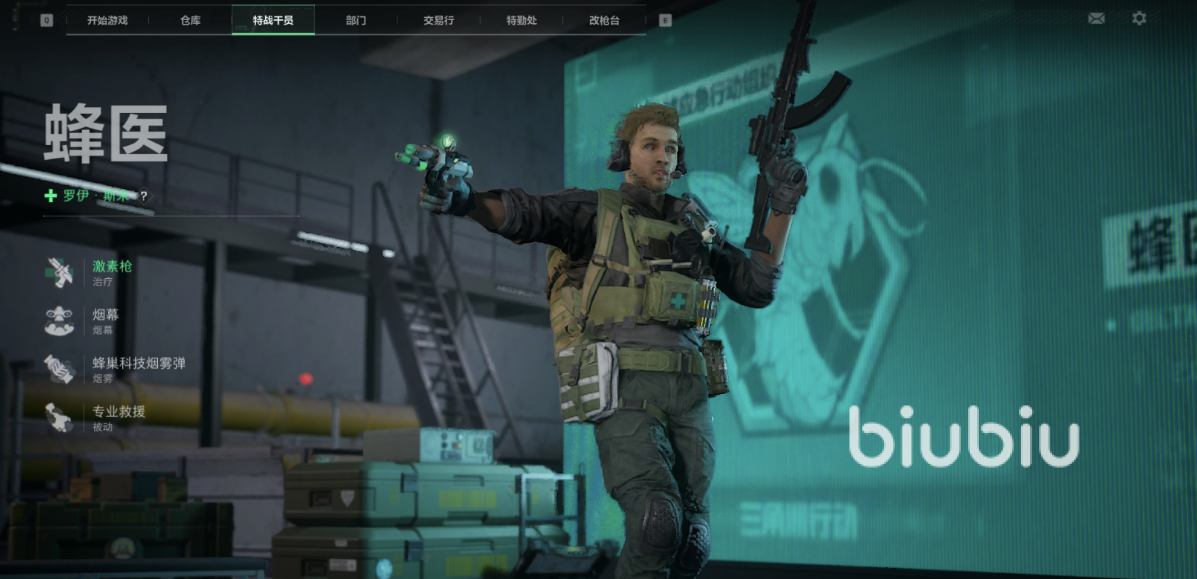
Task: Open the settings gear icon
Action: [1139, 18]
